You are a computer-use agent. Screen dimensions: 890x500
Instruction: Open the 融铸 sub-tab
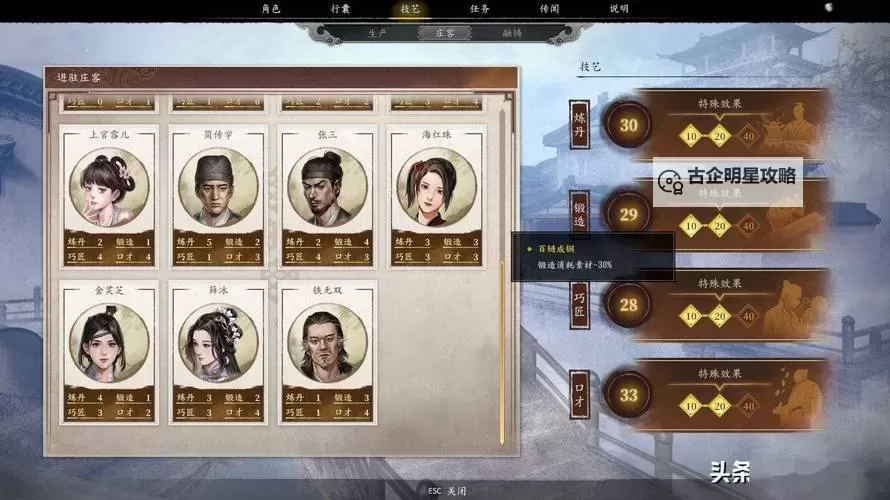click(512, 33)
